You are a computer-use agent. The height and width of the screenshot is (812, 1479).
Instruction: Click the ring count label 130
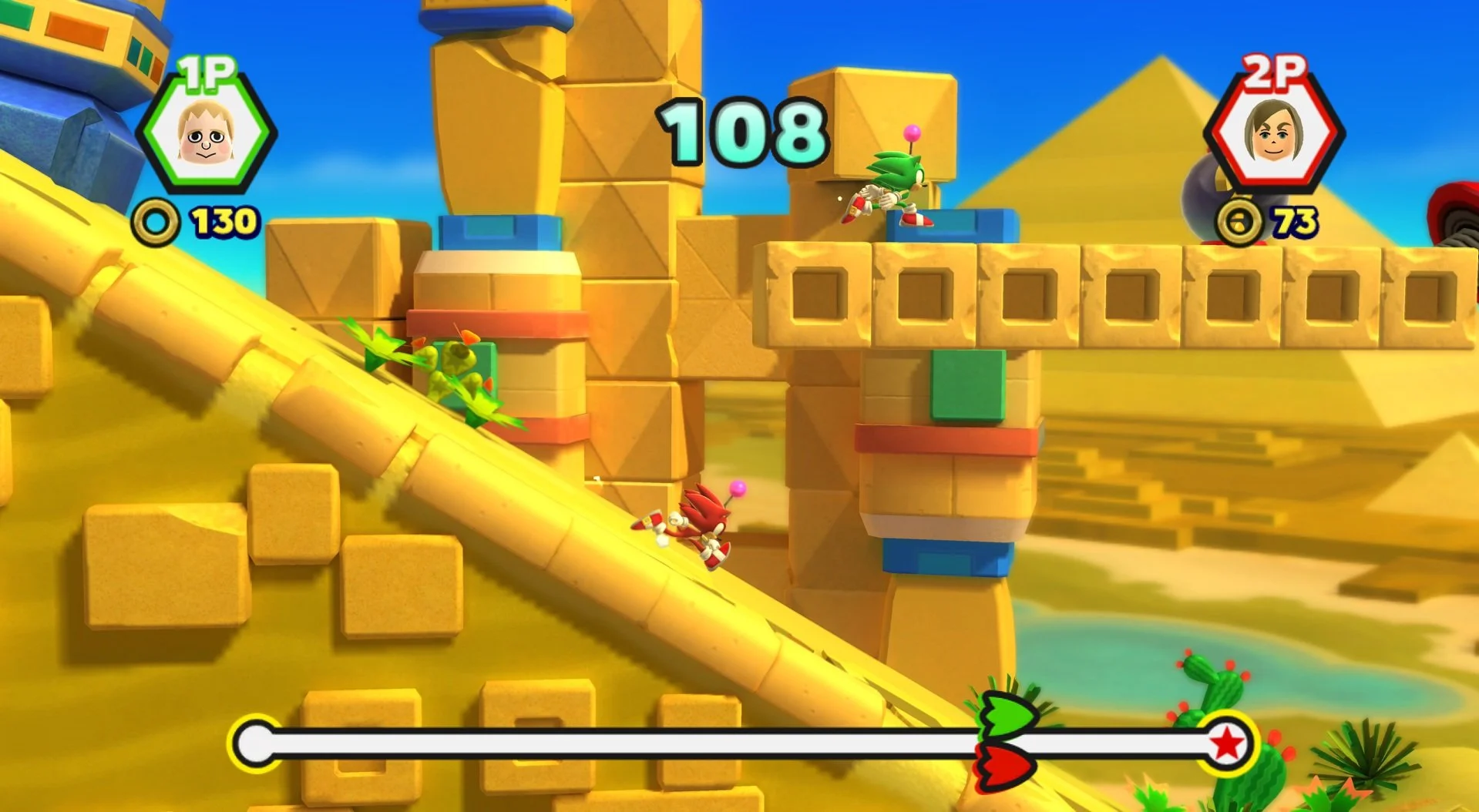[x=226, y=221]
